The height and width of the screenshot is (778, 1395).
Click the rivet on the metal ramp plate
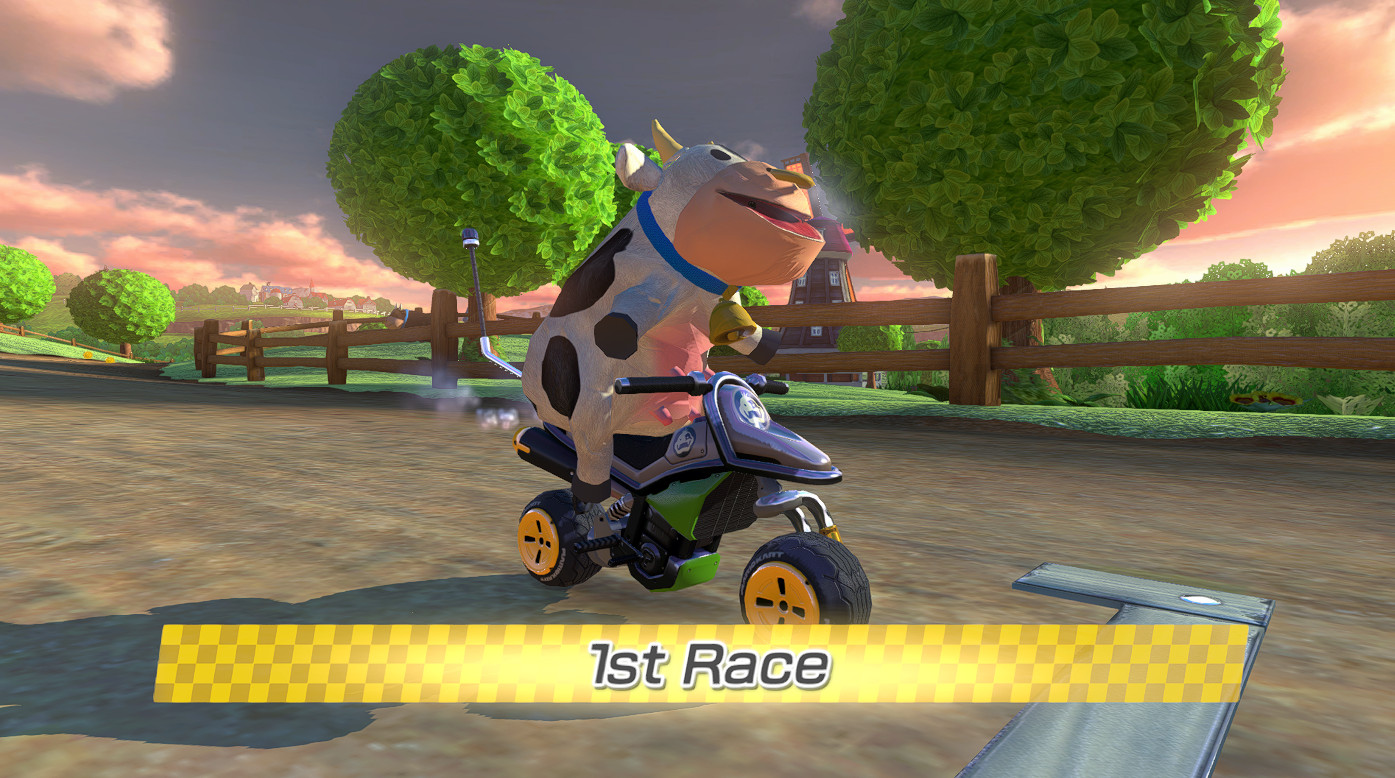coord(1199,601)
